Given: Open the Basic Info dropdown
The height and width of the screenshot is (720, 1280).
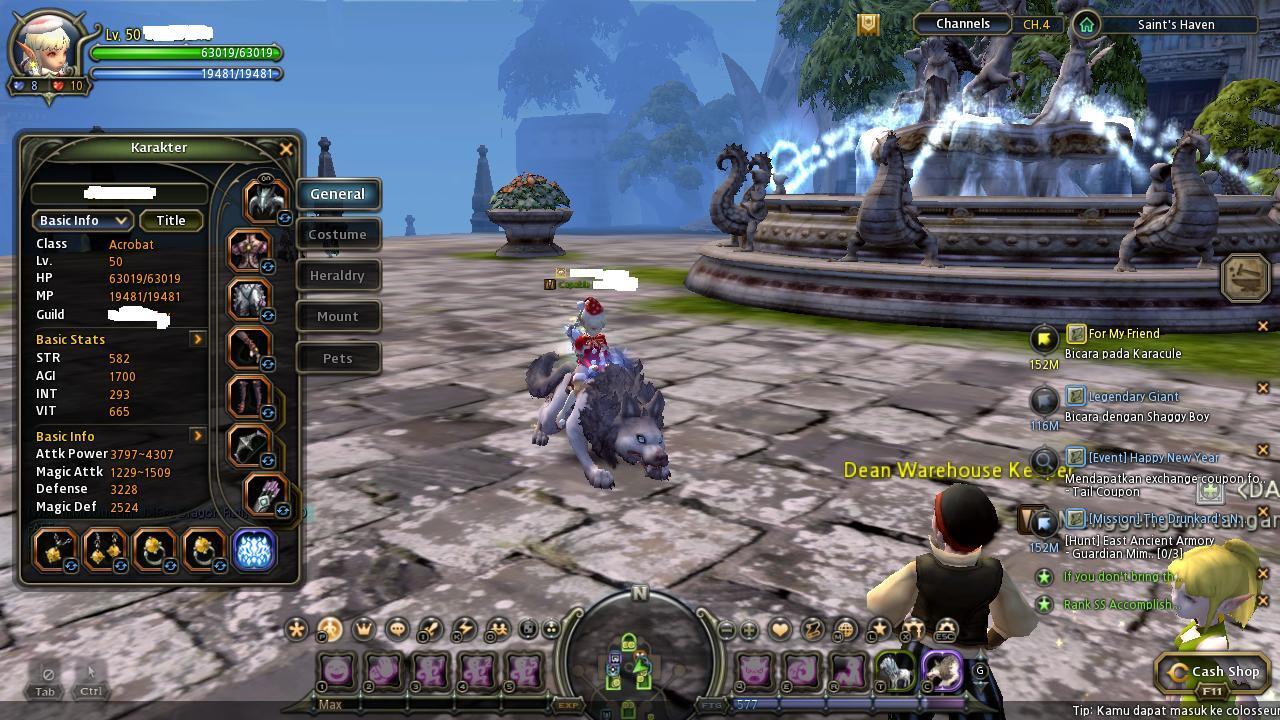Looking at the screenshot, I should pos(83,221).
